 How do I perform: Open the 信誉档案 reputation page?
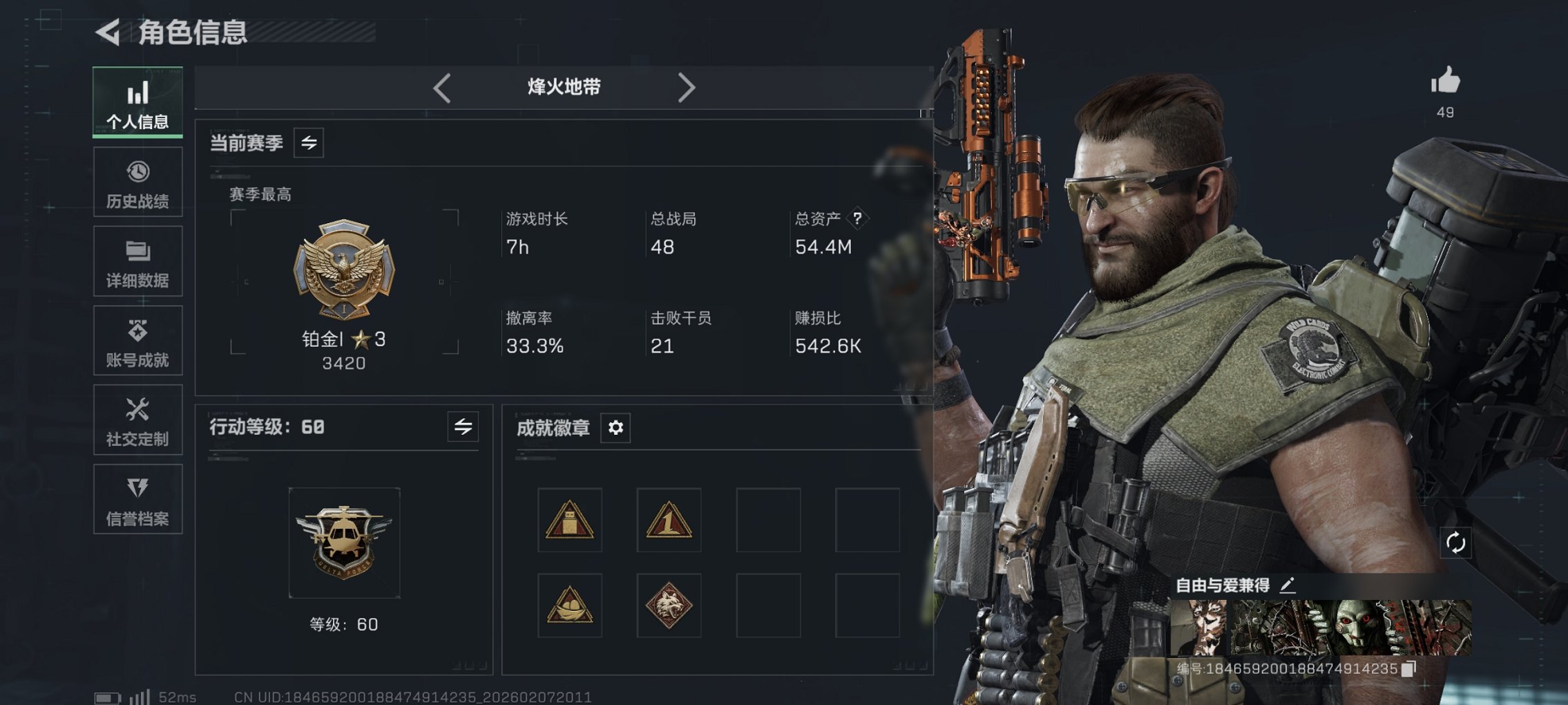[137, 499]
